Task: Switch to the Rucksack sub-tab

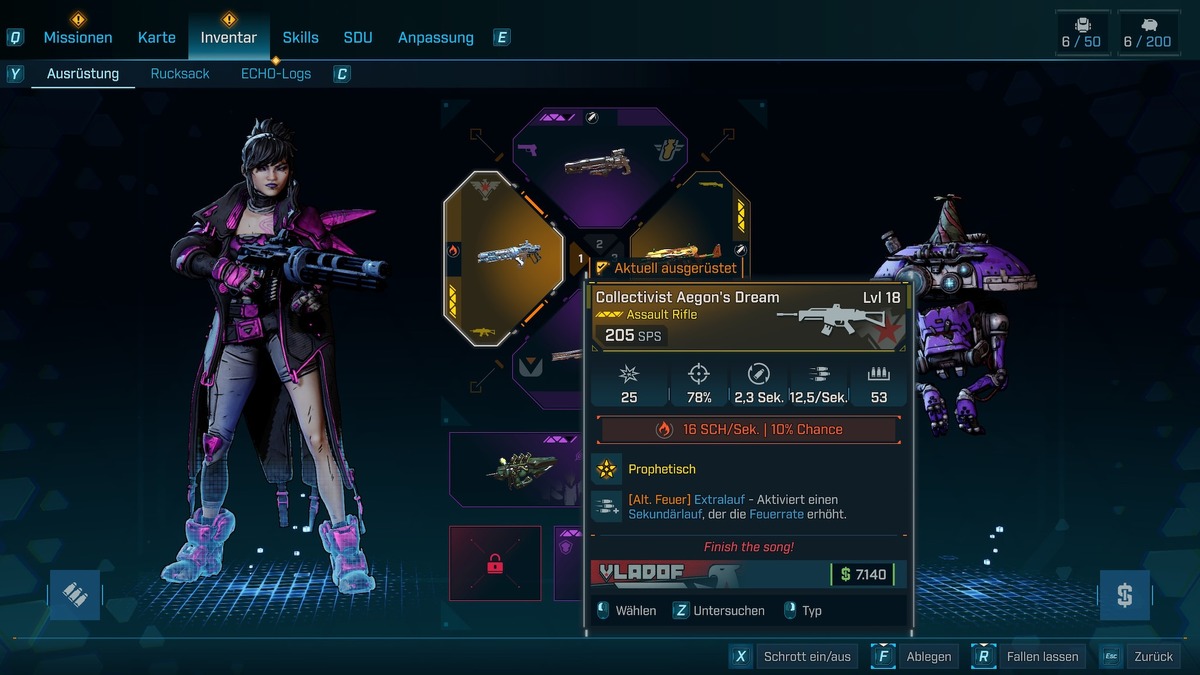Action: (x=180, y=74)
